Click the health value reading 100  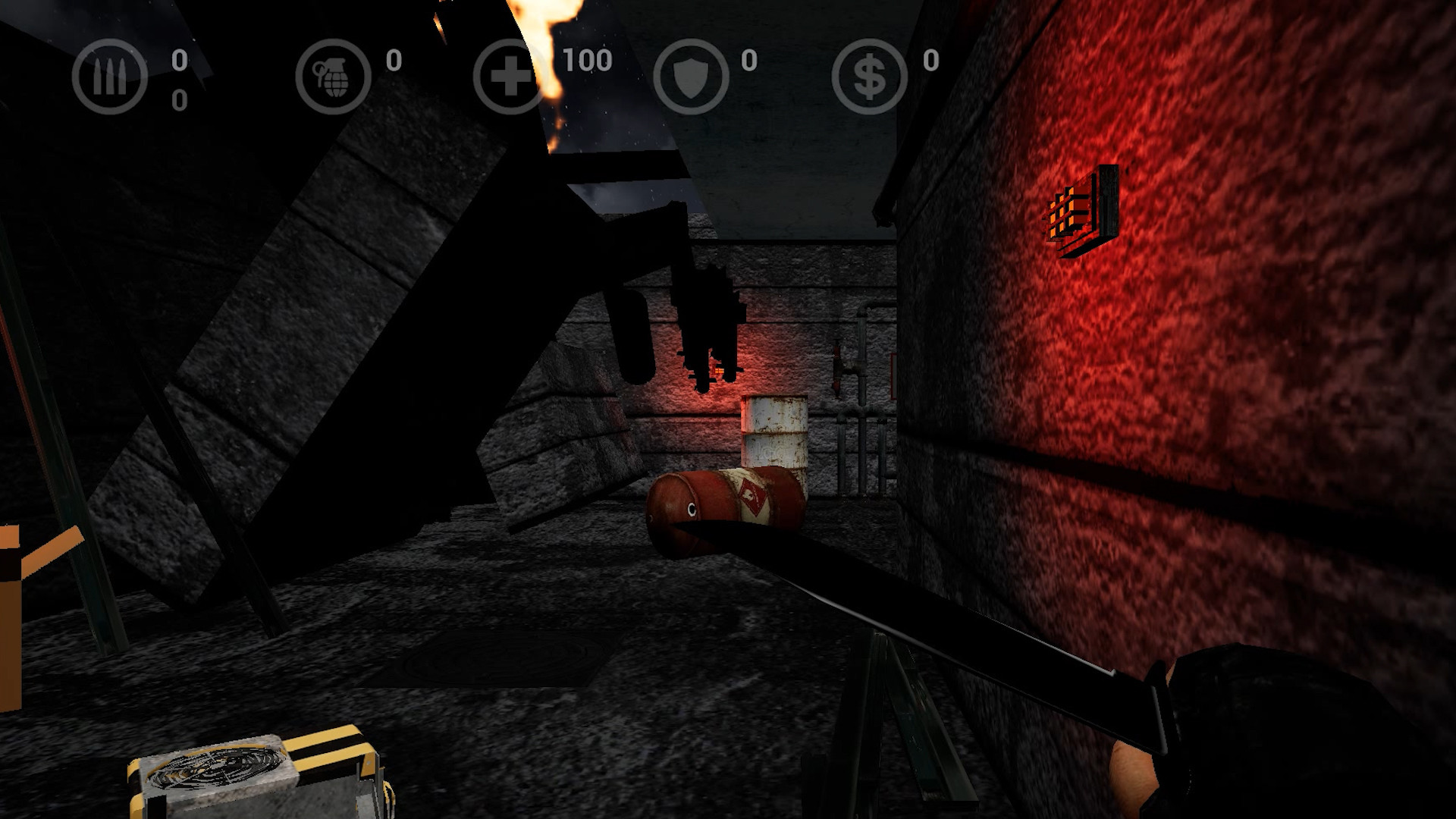(586, 61)
